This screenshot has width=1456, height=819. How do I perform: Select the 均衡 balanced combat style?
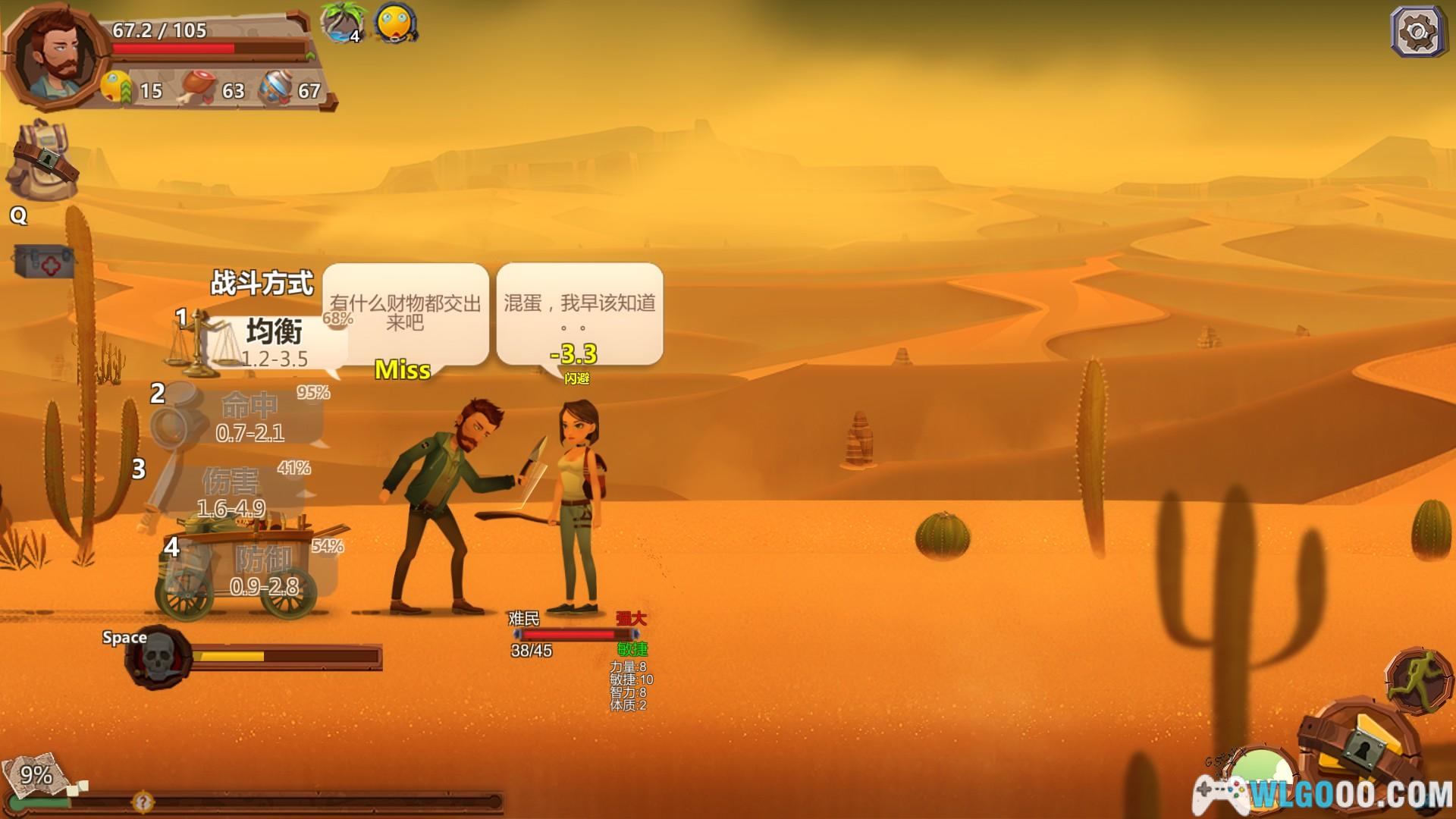(x=273, y=343)
